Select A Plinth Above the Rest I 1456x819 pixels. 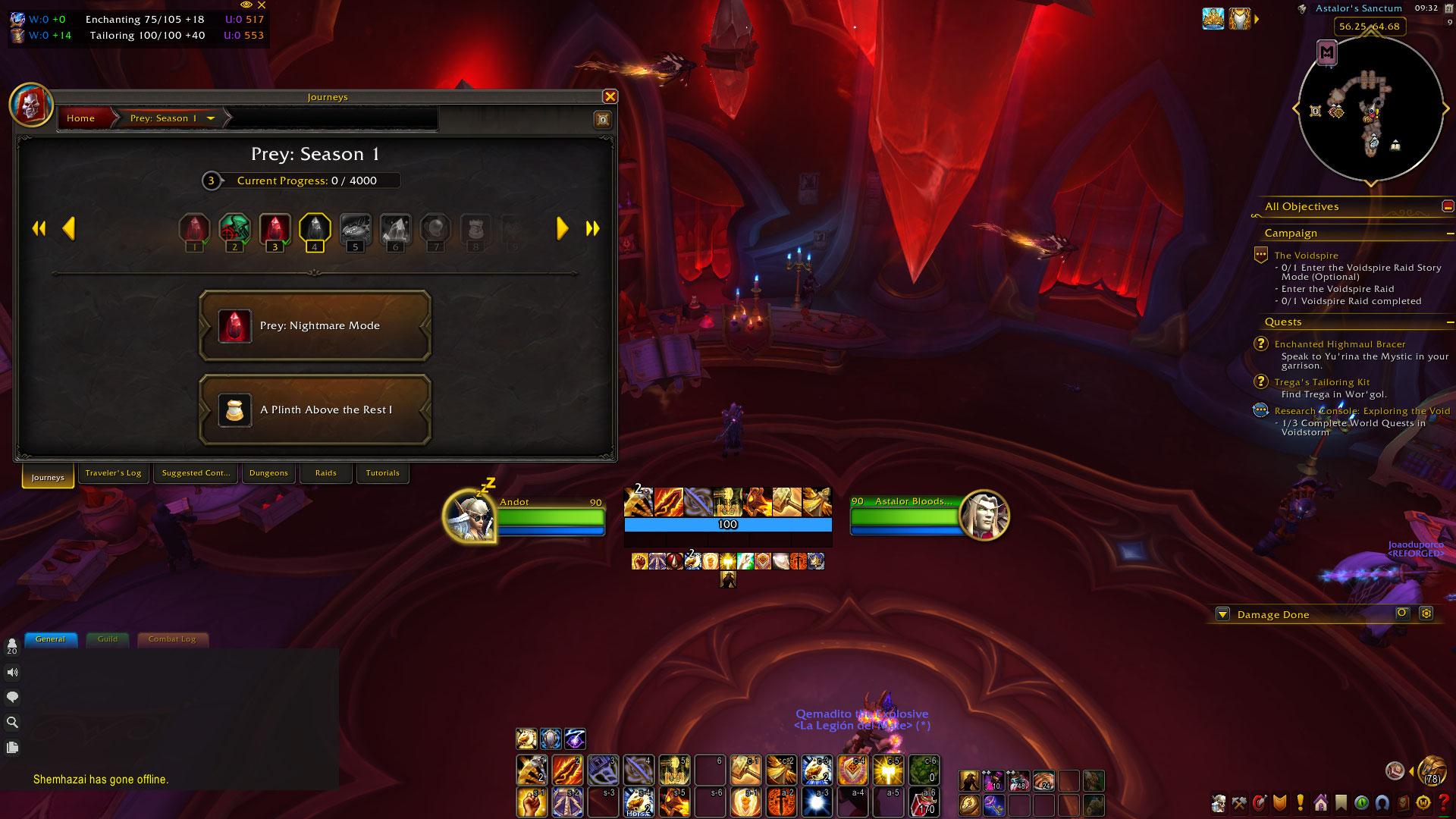(x=315, y=410)
